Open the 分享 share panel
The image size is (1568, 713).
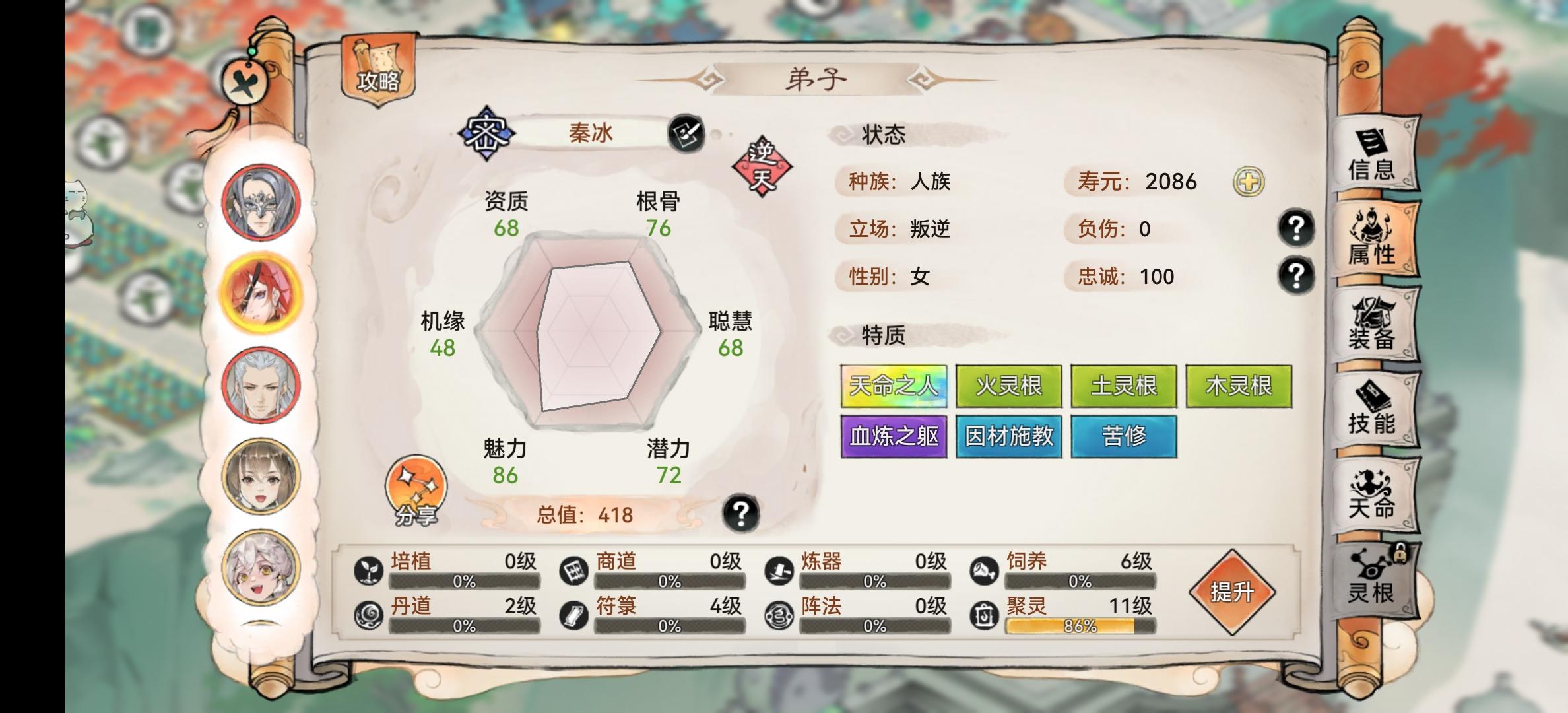pyautogui.click(x=416, y=492)
